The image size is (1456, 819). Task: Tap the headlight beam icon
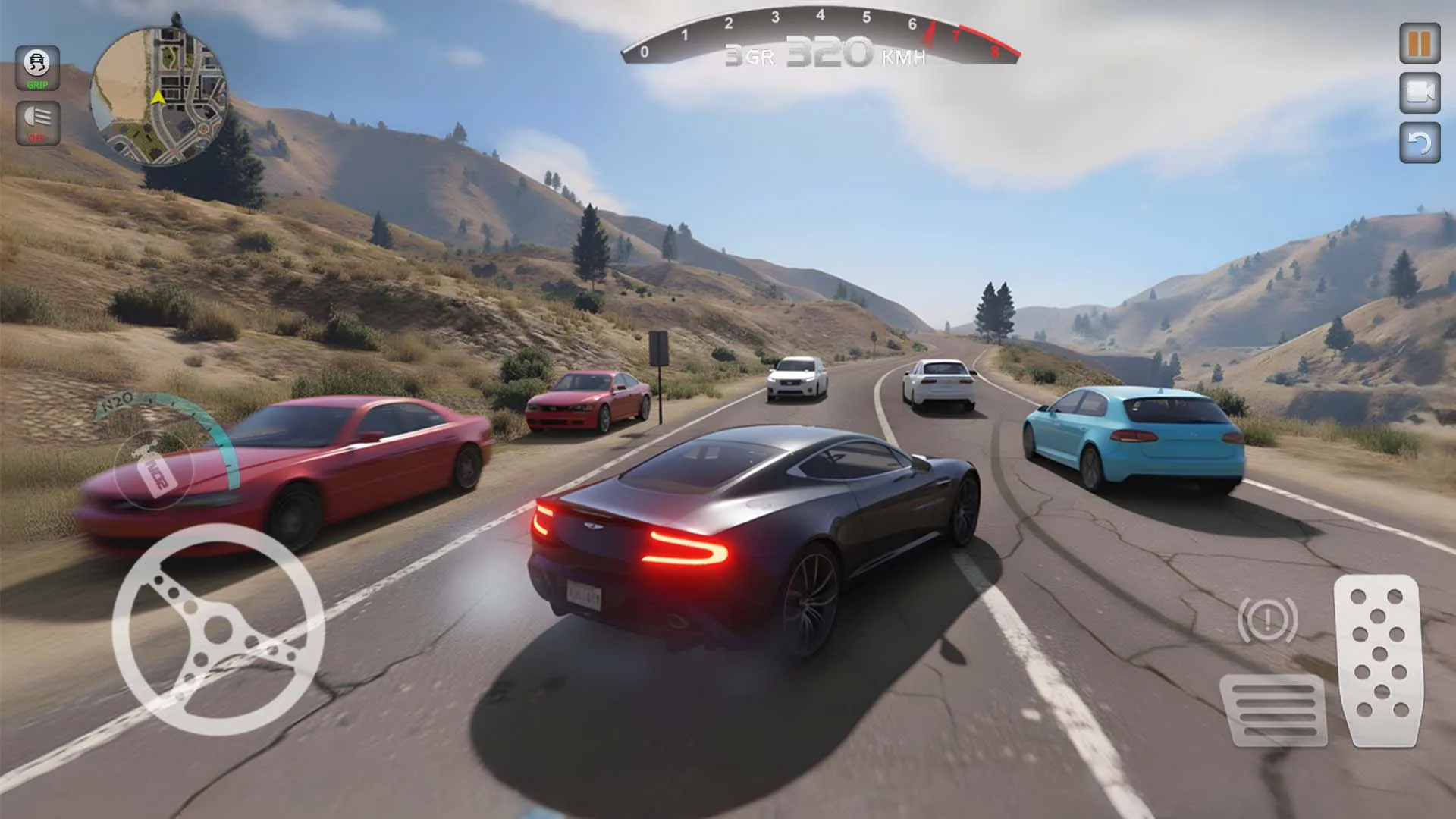[x=39, y=121]
